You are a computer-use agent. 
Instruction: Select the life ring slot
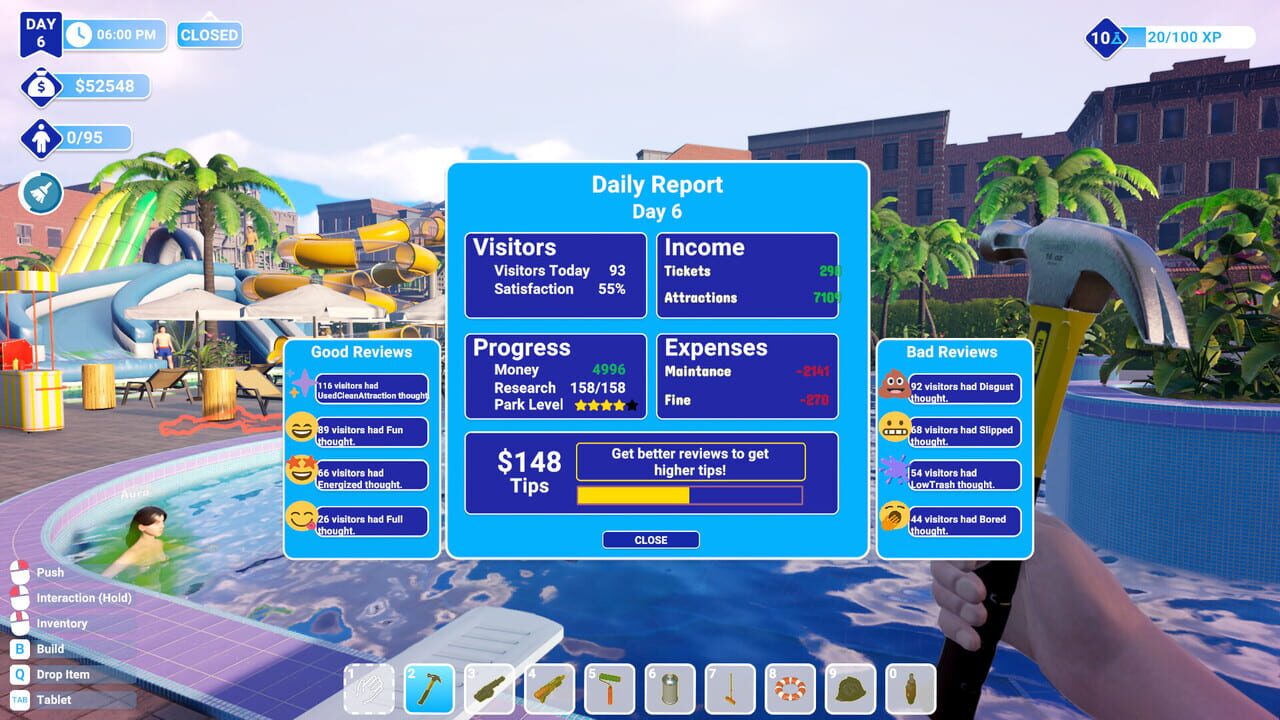click(x=790, y=689)
